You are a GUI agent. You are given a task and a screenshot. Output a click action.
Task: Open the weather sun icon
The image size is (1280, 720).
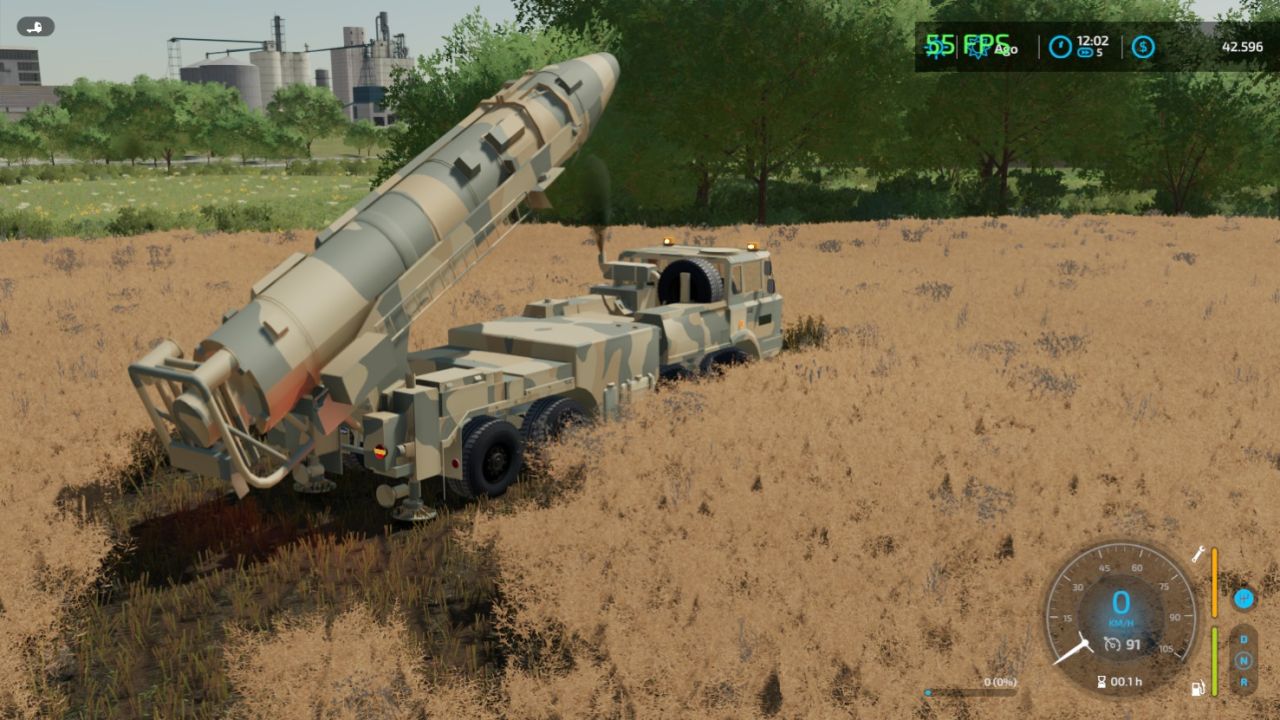tap(937, 47)
